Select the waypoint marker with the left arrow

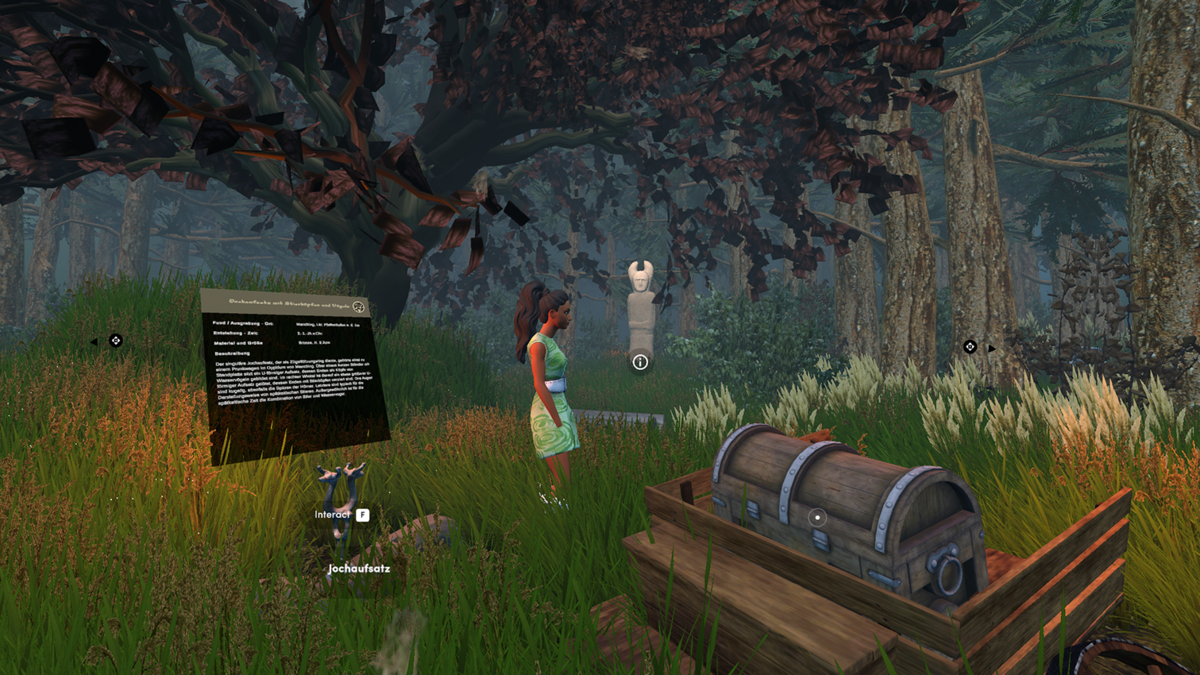[x=115, y=341]
